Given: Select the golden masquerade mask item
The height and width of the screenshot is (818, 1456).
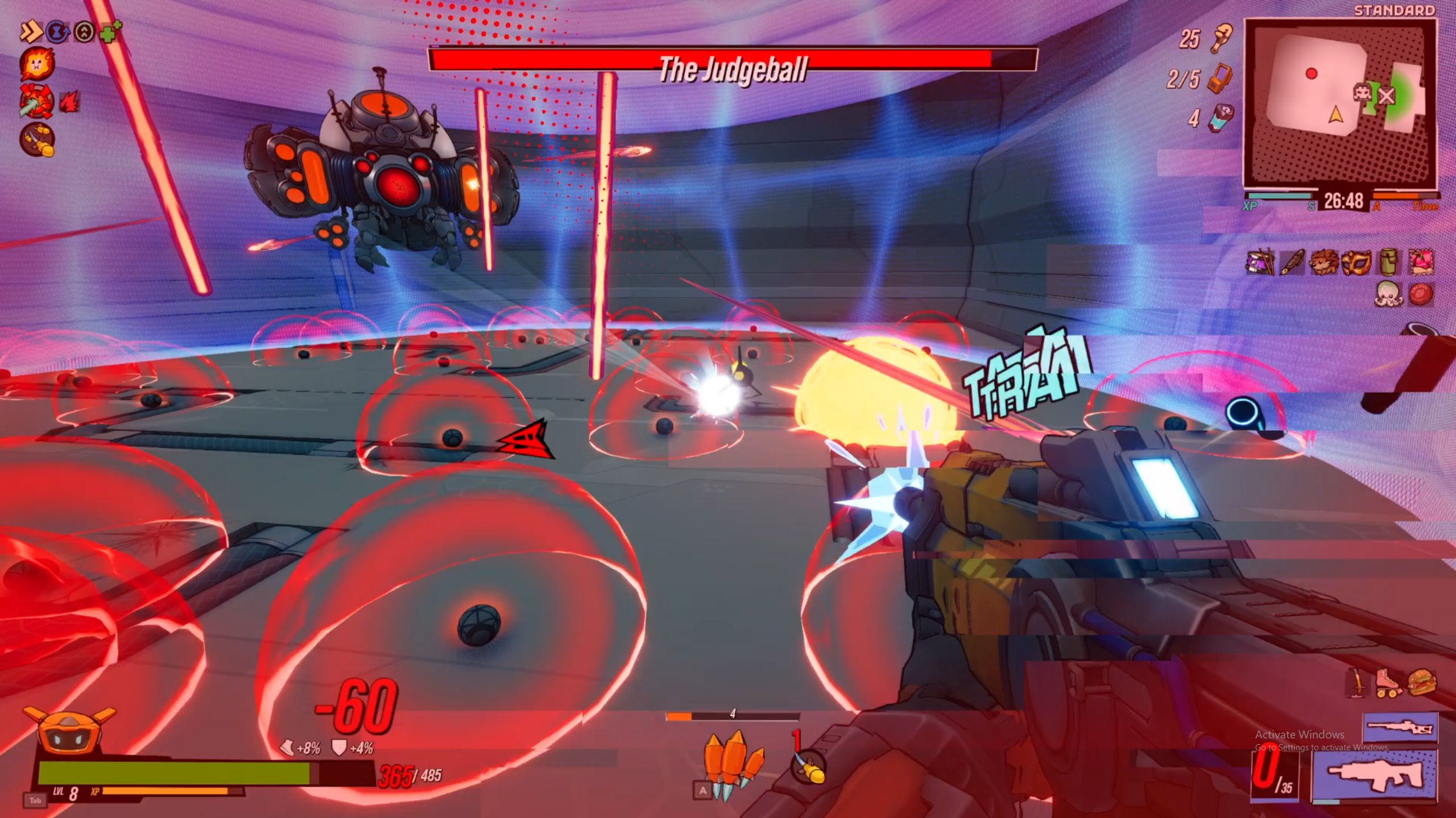Looking at the screenshot, I should (x=1356, y=263).
